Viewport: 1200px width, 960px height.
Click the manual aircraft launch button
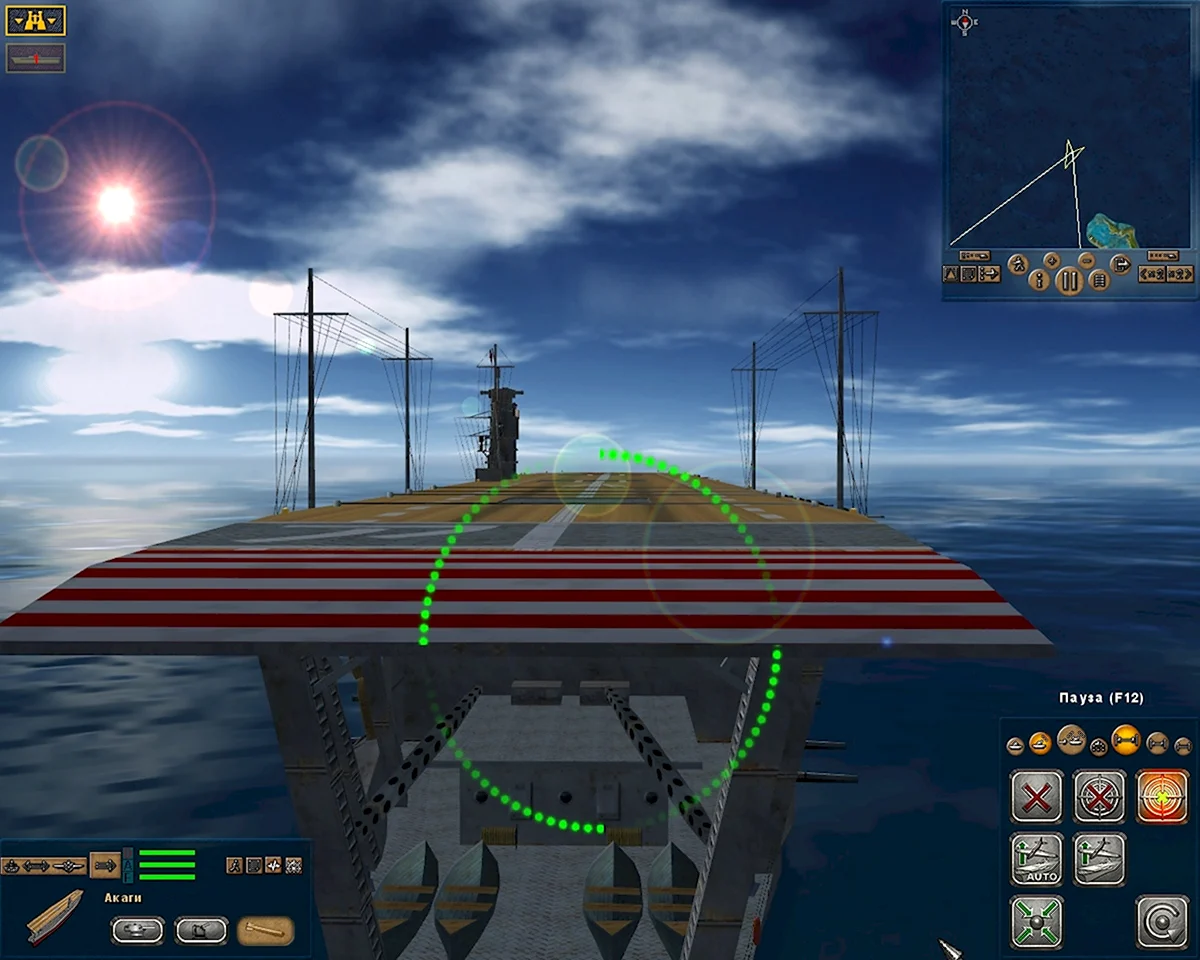click(x=1099, y=859)
